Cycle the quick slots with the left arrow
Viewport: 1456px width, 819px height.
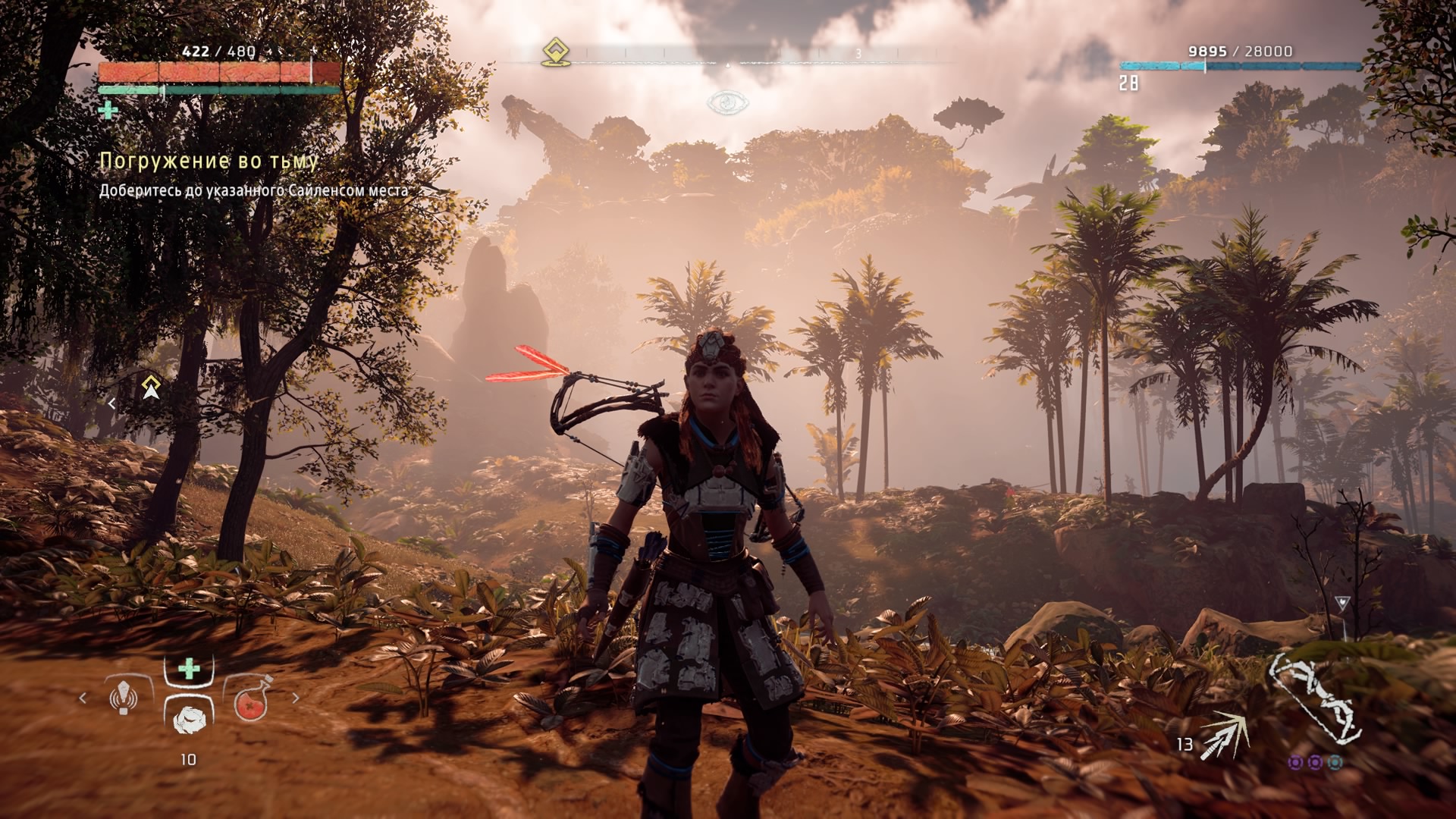pos(83,698)
